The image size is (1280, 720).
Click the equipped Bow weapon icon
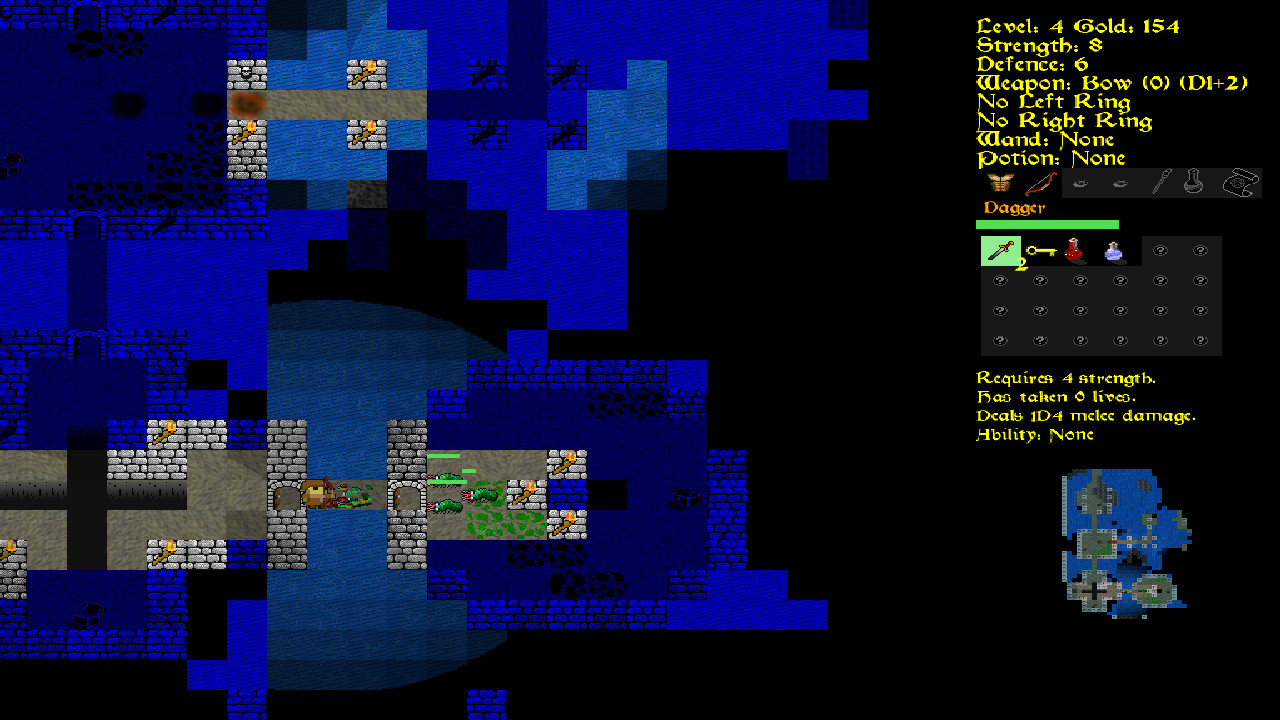coord(1042,182)
